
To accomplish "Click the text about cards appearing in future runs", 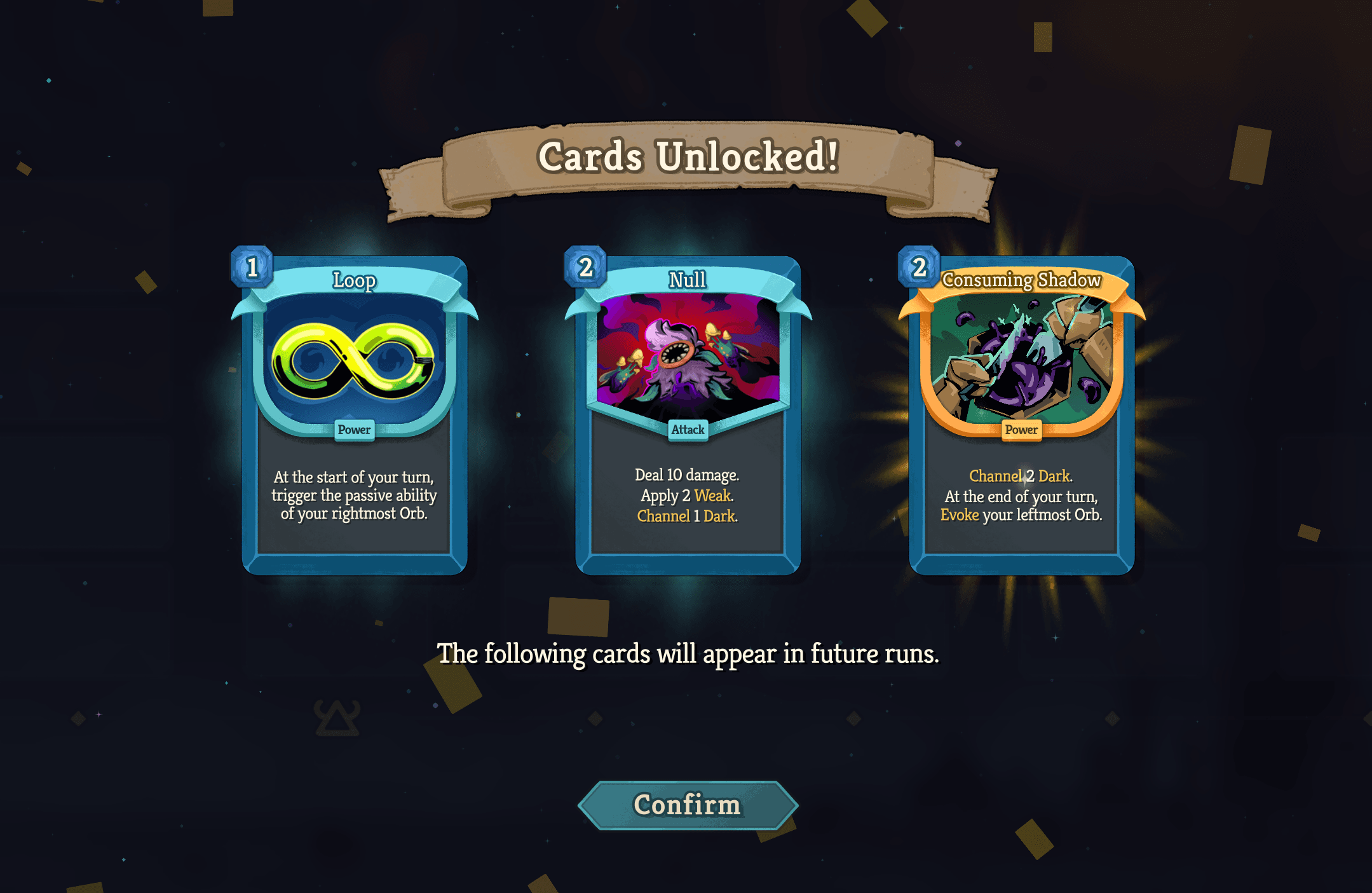I will (x=687, y=653).
